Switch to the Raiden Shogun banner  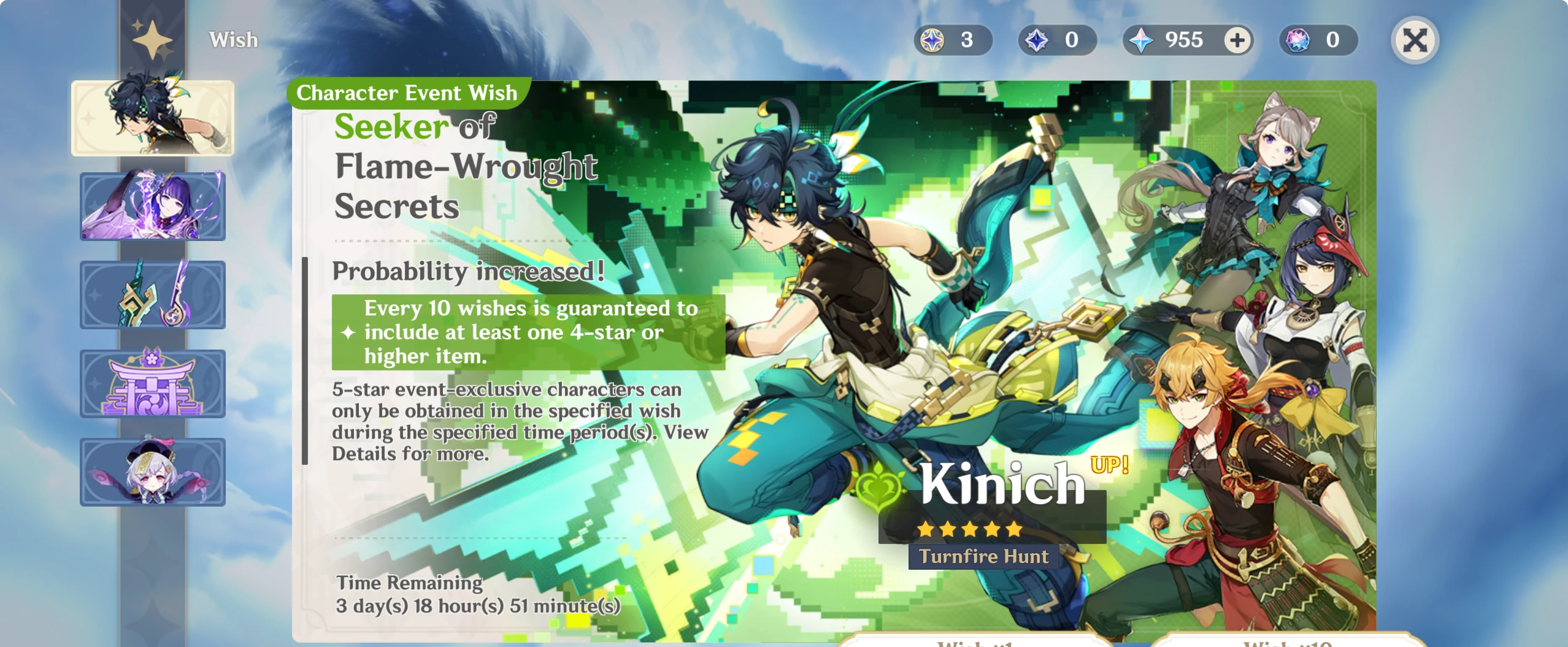153,207
